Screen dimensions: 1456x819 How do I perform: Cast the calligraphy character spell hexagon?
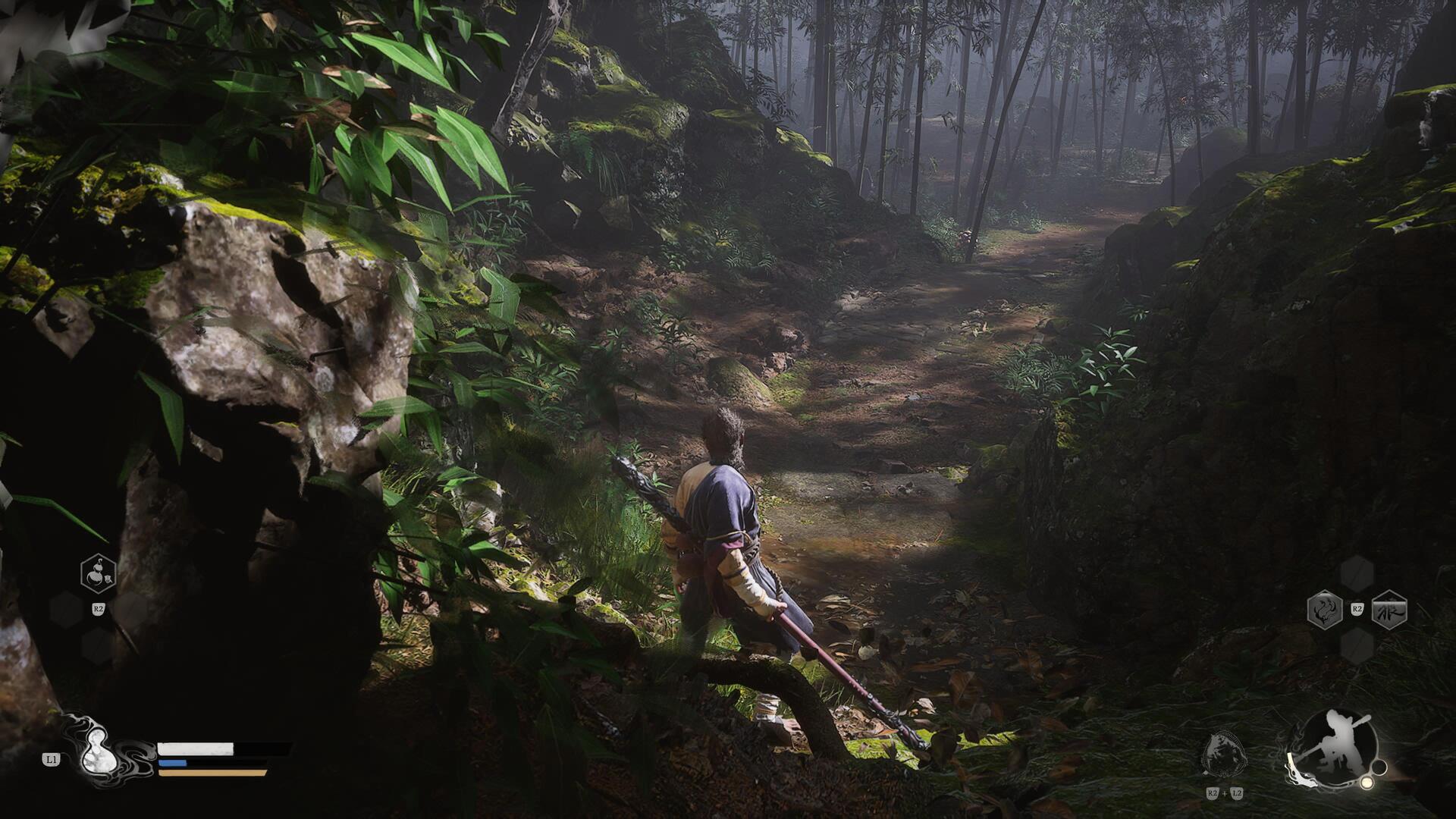1389,610
